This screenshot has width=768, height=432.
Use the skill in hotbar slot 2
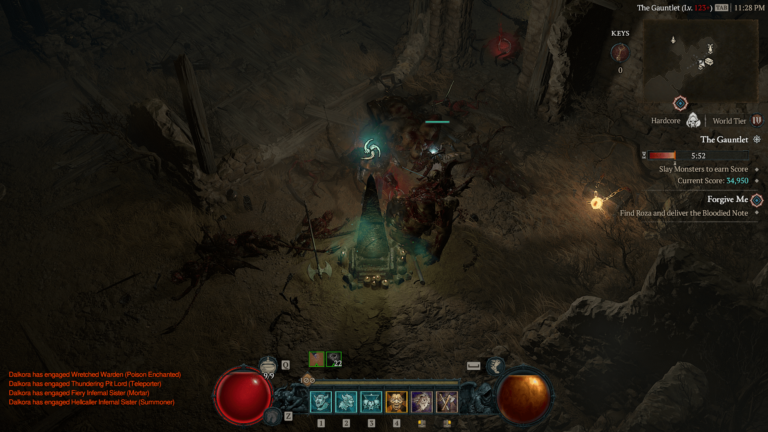coord(346,402)
